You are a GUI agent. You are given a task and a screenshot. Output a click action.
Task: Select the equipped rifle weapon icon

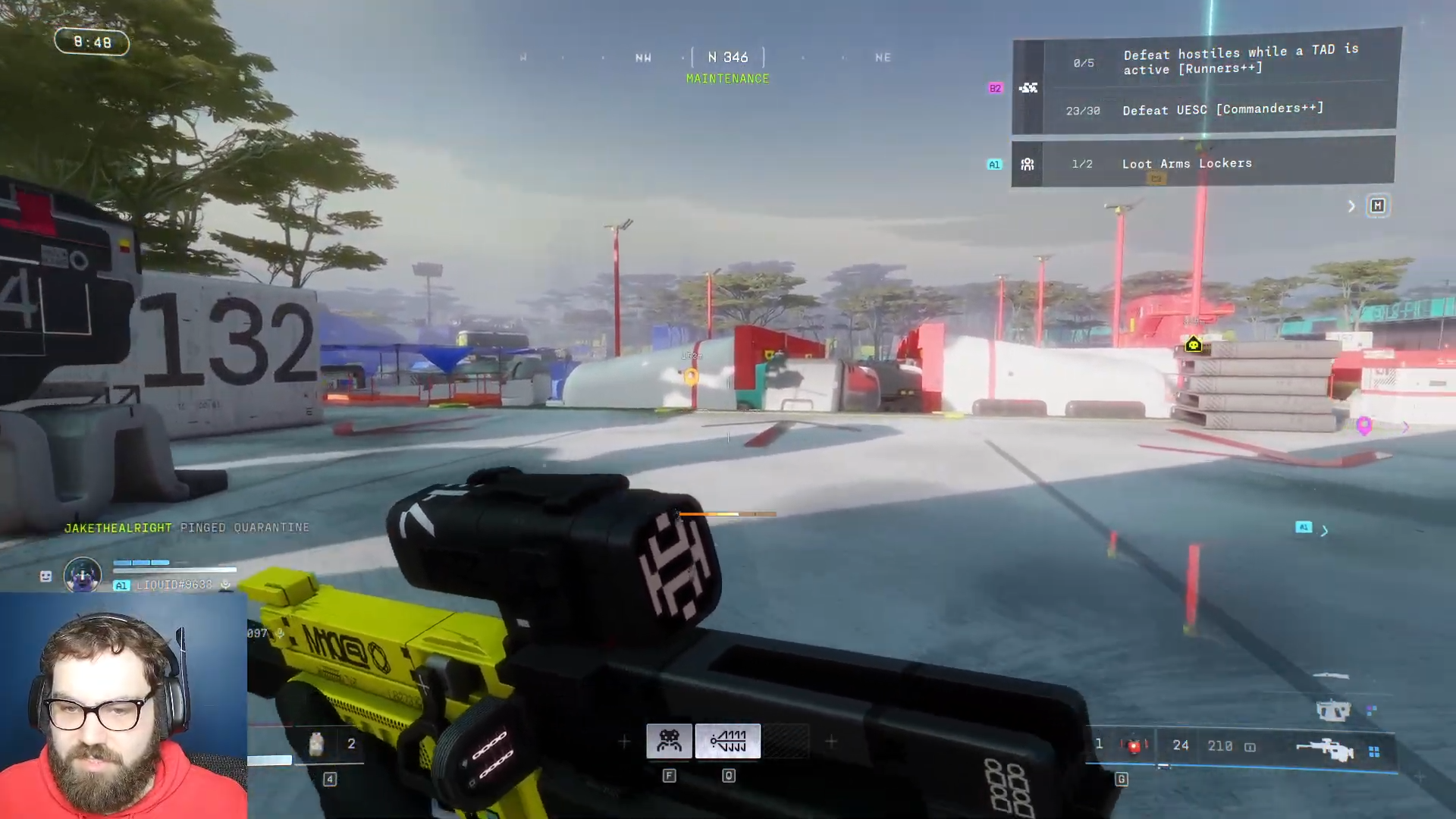click(1324, 749)
